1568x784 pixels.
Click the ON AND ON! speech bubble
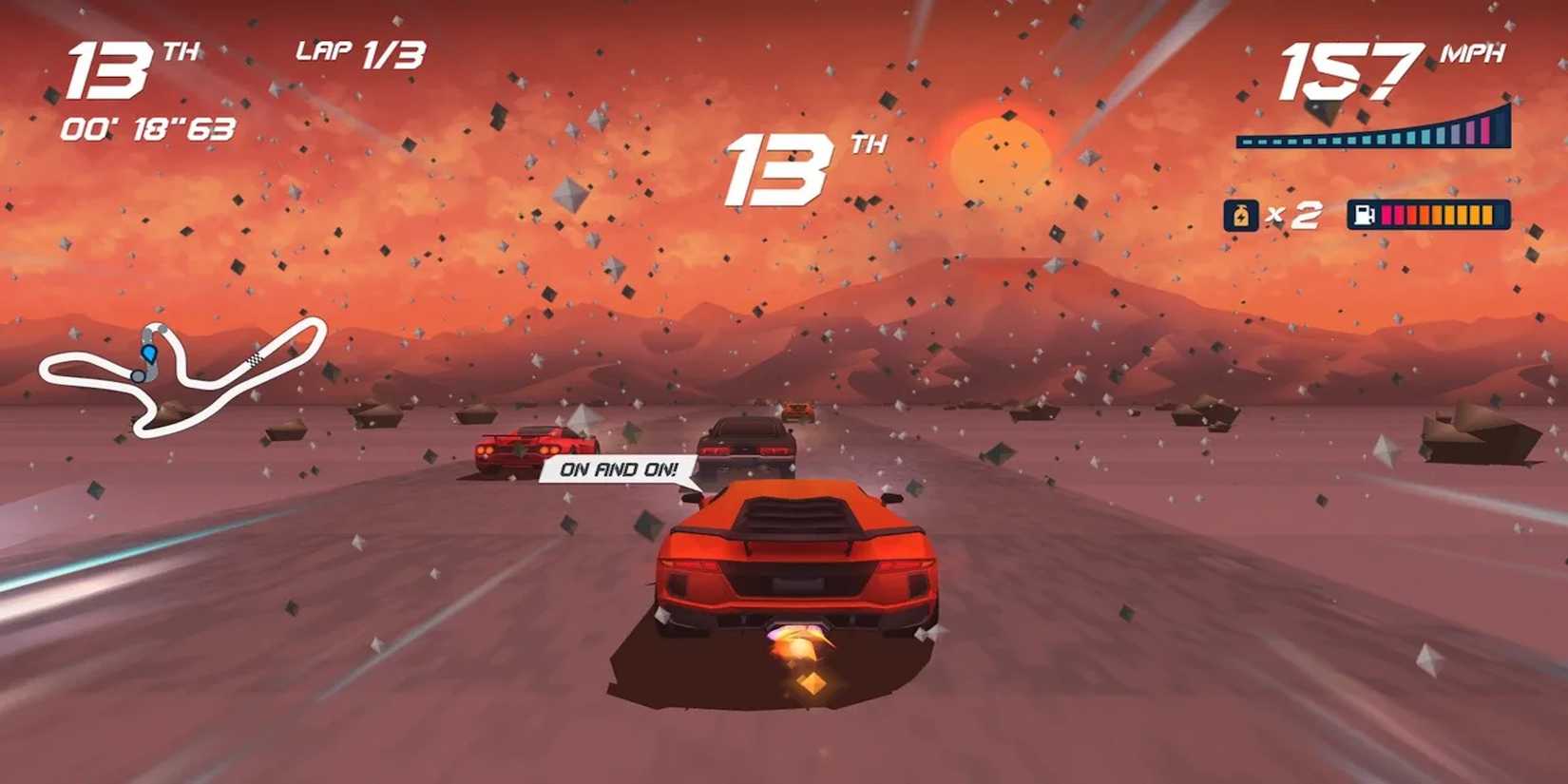coord(620,468)
